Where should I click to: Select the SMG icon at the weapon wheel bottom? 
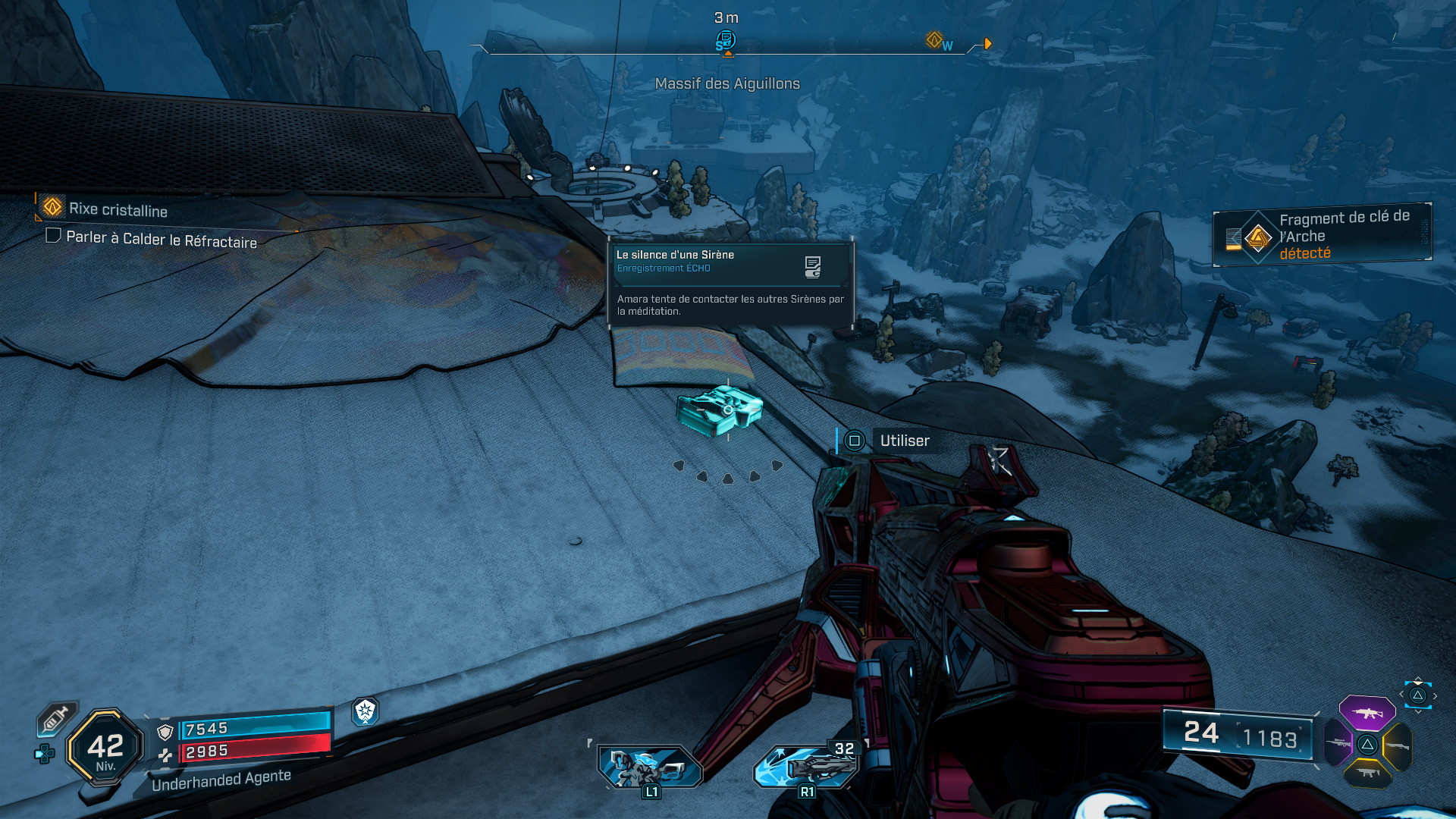click(1368, 773)
